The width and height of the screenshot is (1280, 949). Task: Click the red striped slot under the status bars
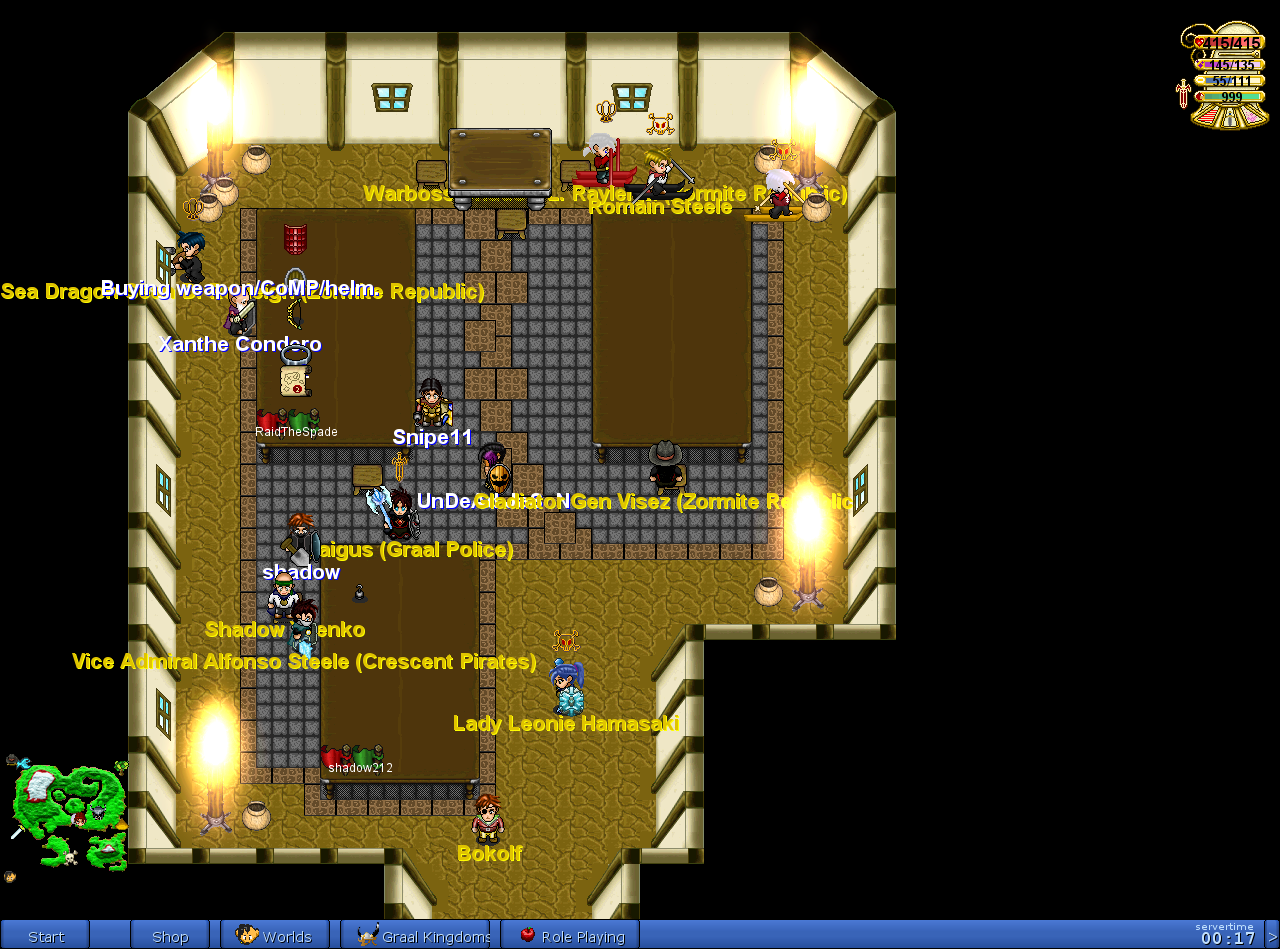pyautogui.click(x=1208, y=116)
